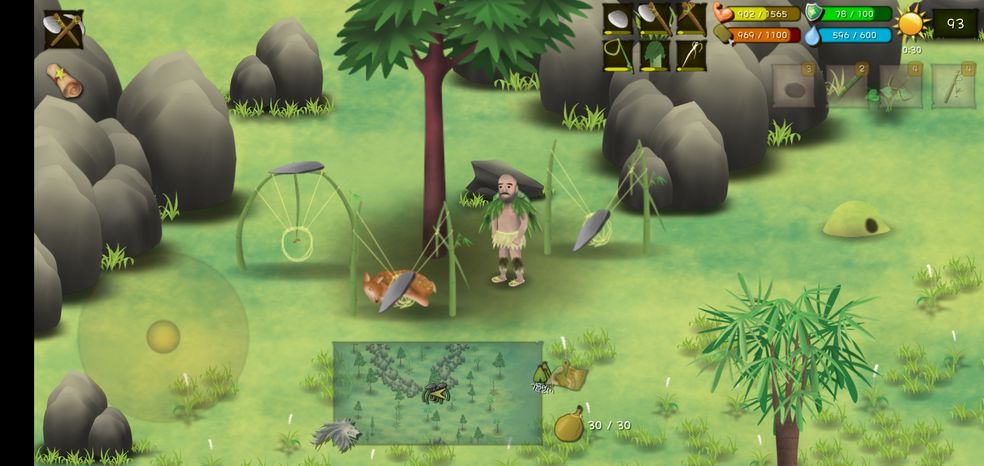The width and height of the screenshot is (984, 466).
Task: Tap the virtual joystick knob
Action: point(163,336)
